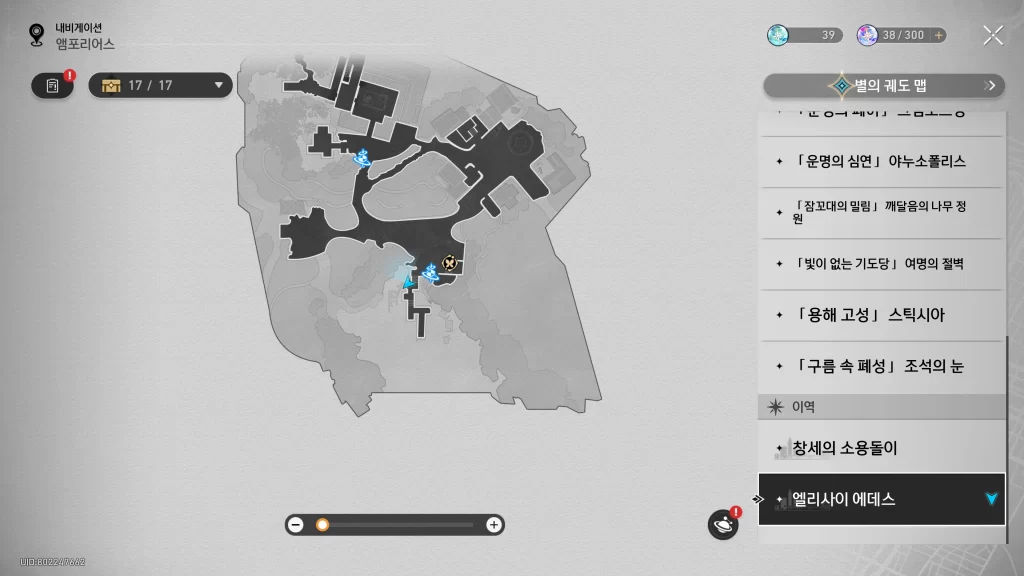Select 「운명의 심연」 야누소폴리스 from the list
The height and width of the screenshot is (576, 1024).
tap(880, 161)
